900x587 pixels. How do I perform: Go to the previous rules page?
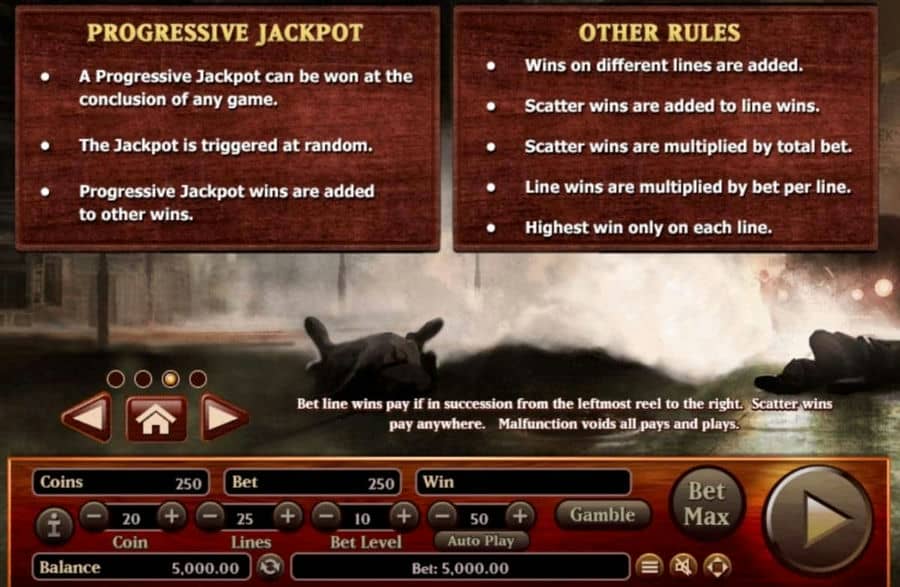[86, 417]
